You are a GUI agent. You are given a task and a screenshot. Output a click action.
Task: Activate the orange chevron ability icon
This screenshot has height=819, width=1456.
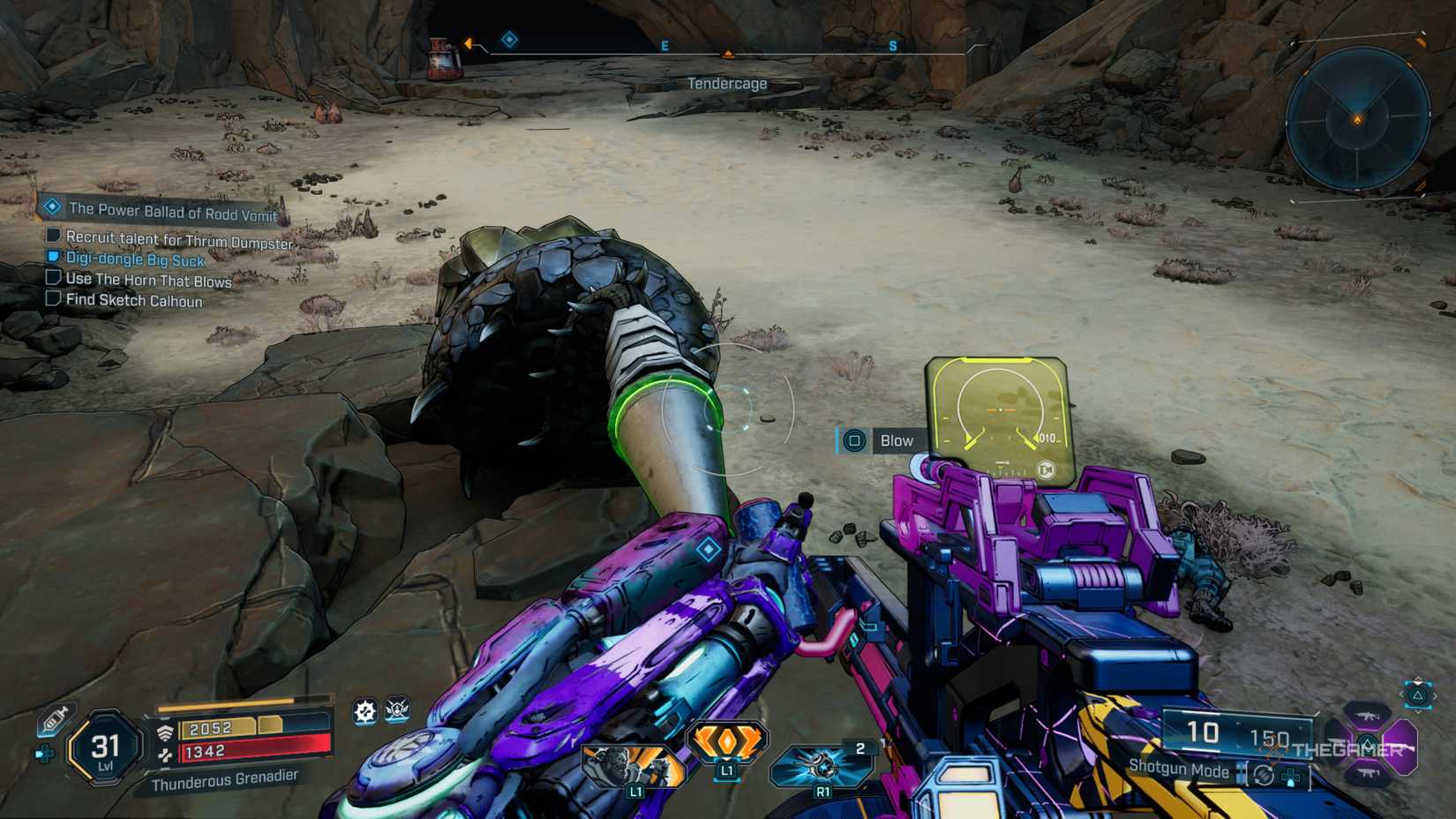click(x=726, y=742)
